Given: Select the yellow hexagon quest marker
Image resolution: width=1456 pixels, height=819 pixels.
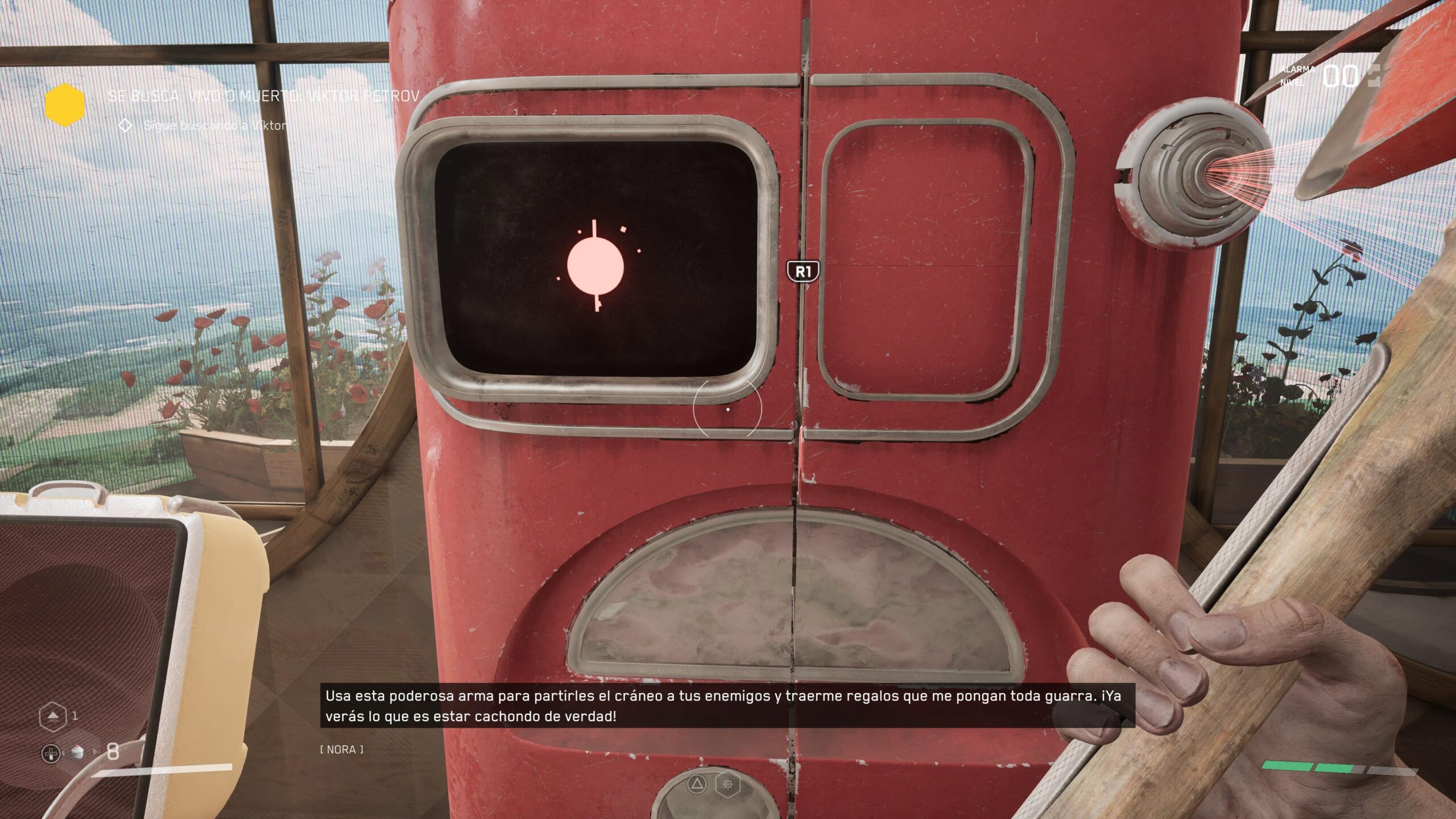Looking at the screenshot, I should tap(65, 103).
